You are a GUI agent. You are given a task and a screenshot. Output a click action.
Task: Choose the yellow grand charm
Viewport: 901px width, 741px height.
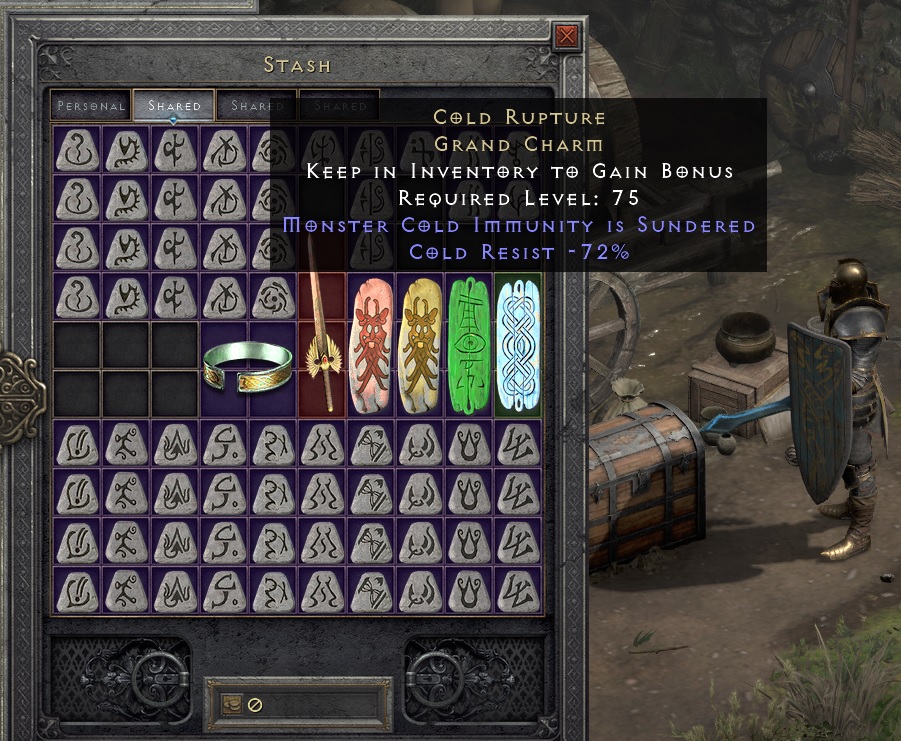click(x=420, y=343)
